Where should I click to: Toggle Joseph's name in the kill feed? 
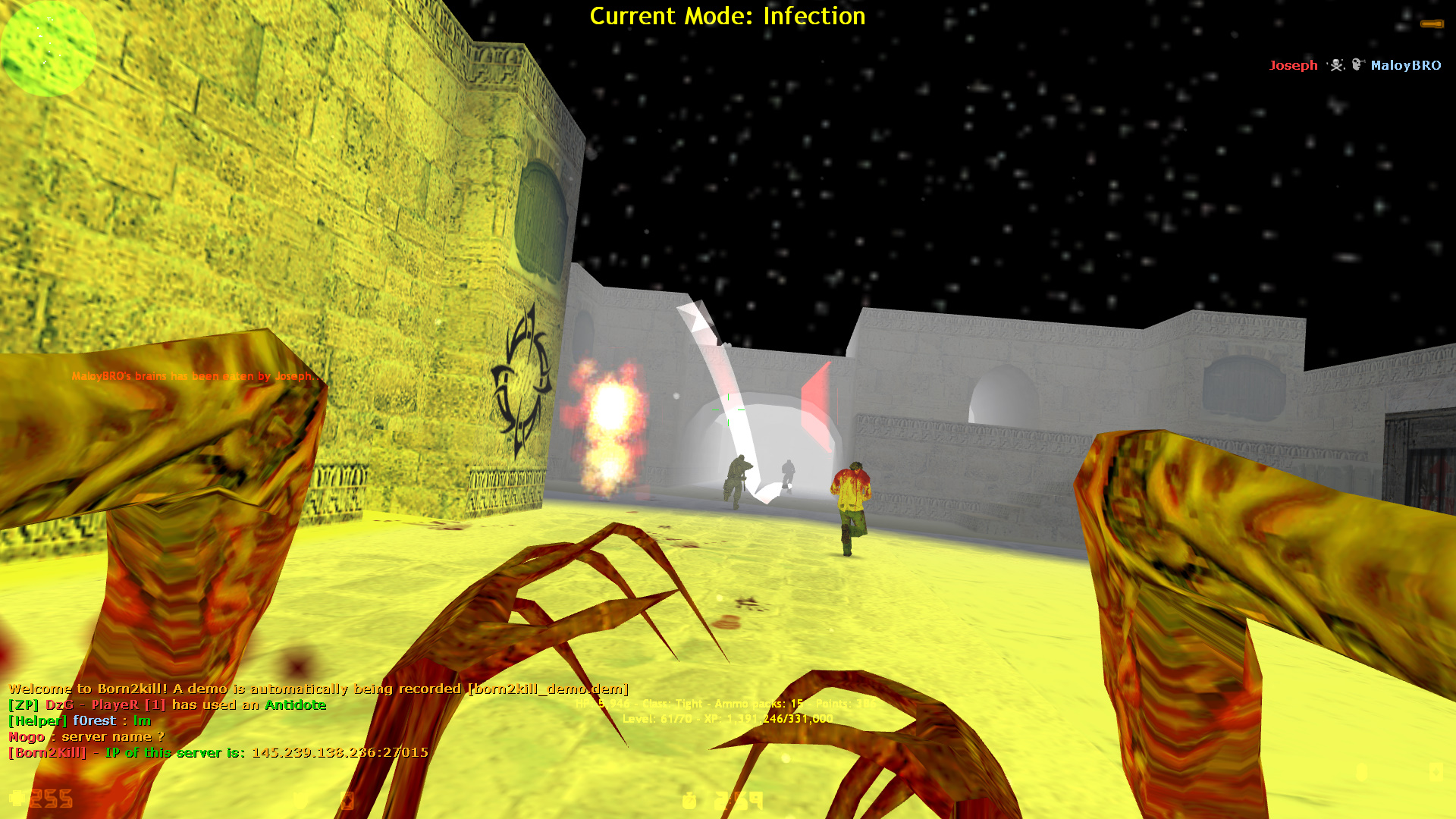(1293, 65)
